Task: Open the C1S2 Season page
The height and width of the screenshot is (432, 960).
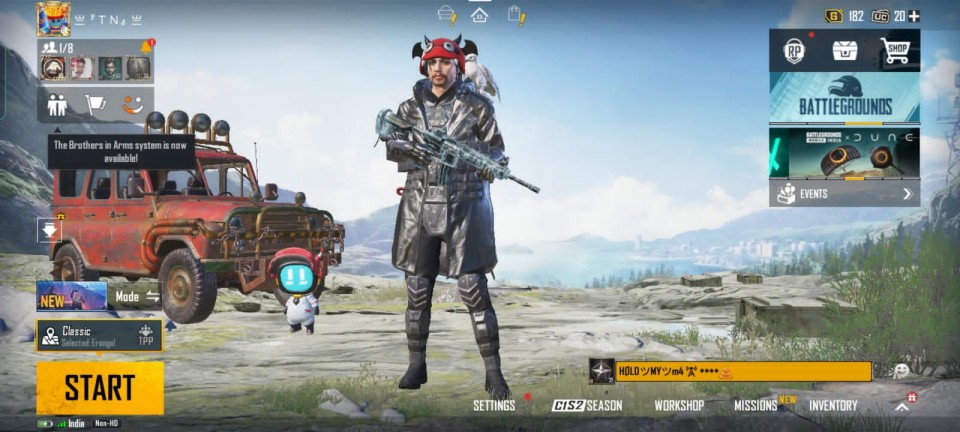Action: coord(587,405)
